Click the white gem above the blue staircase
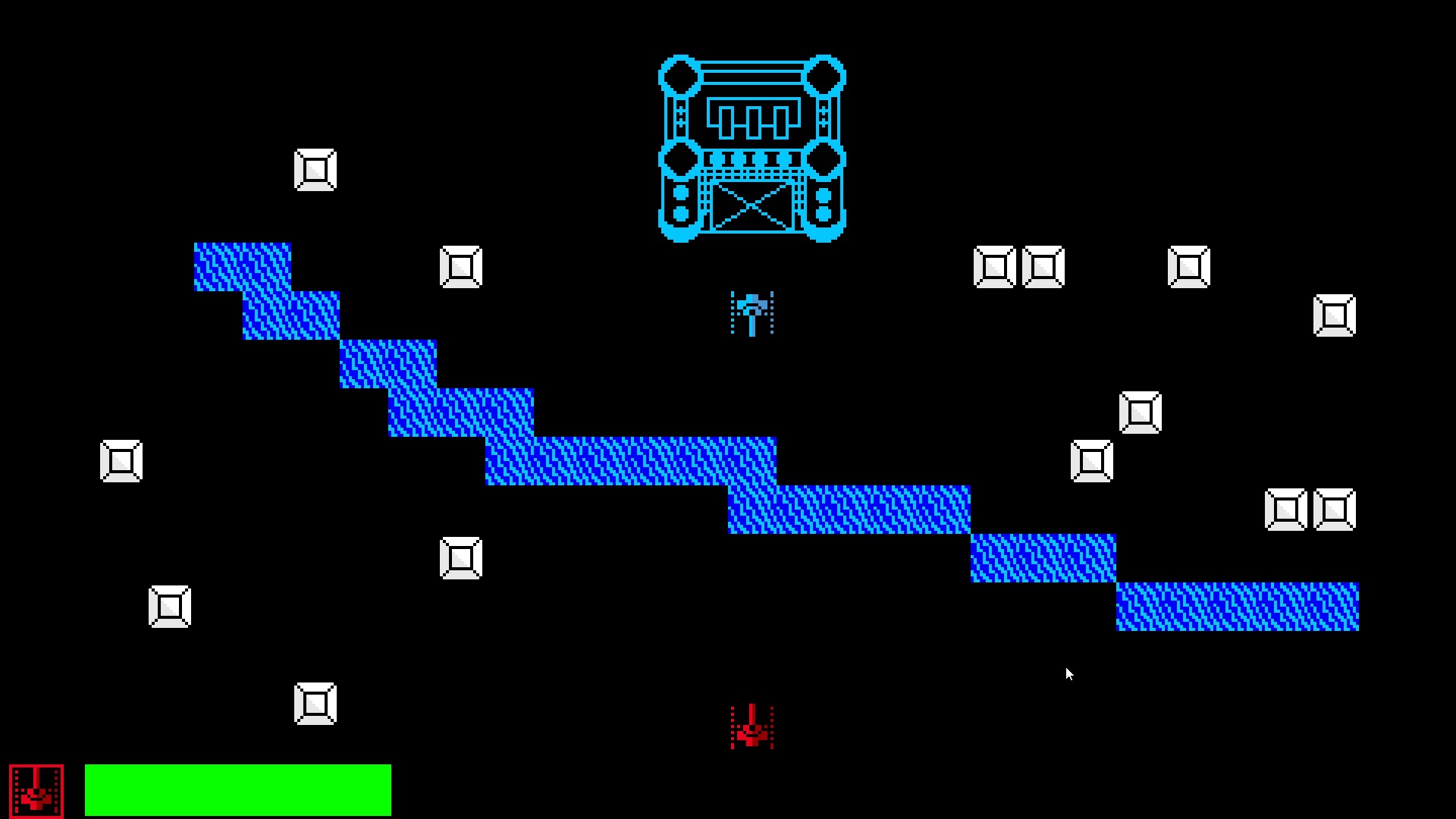1456x819 pixels. [316, 168]
